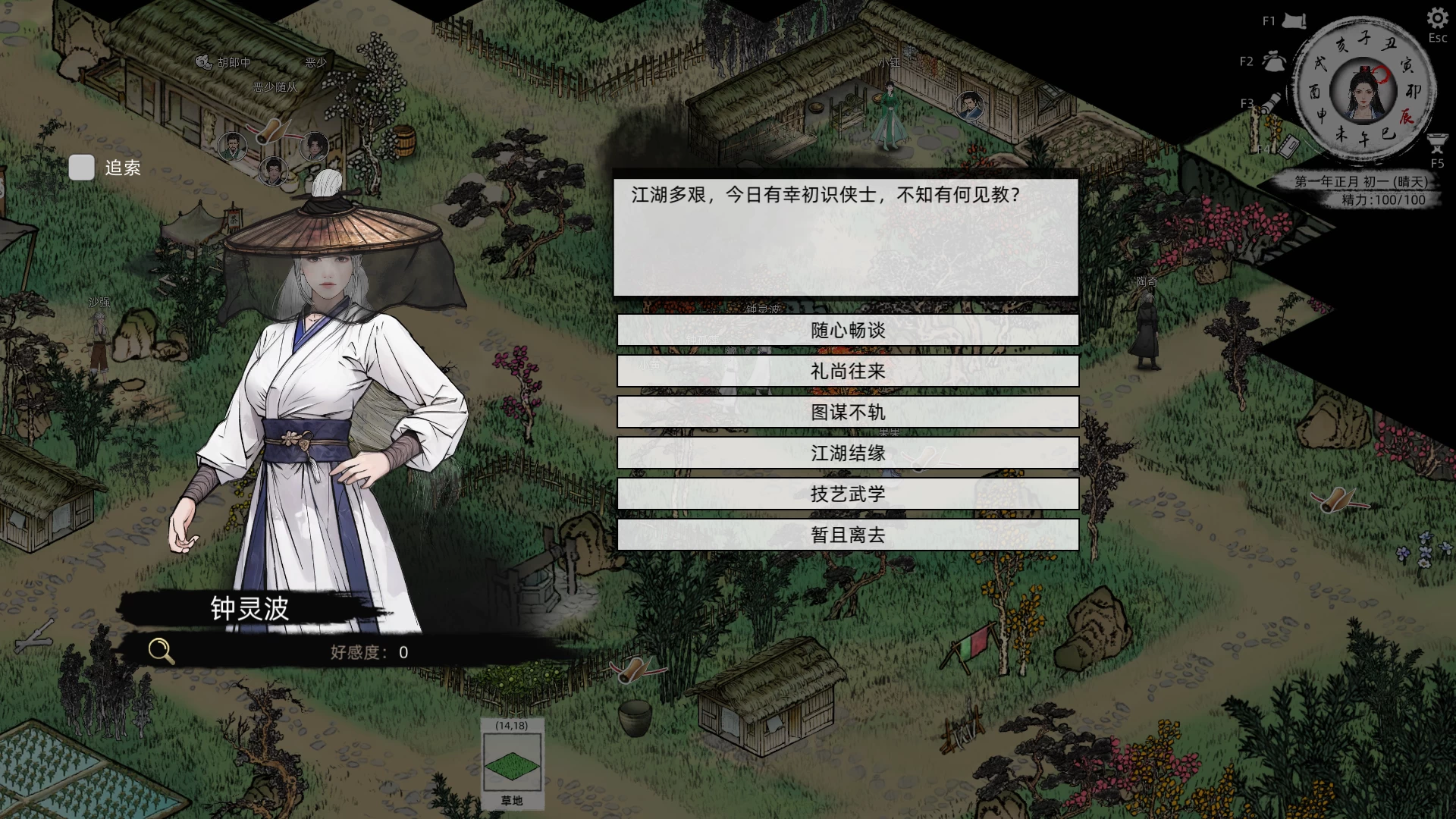Choose the 随心畅谈 dialogue option
Screen dimensions: 1456x819
pos(847,331)
